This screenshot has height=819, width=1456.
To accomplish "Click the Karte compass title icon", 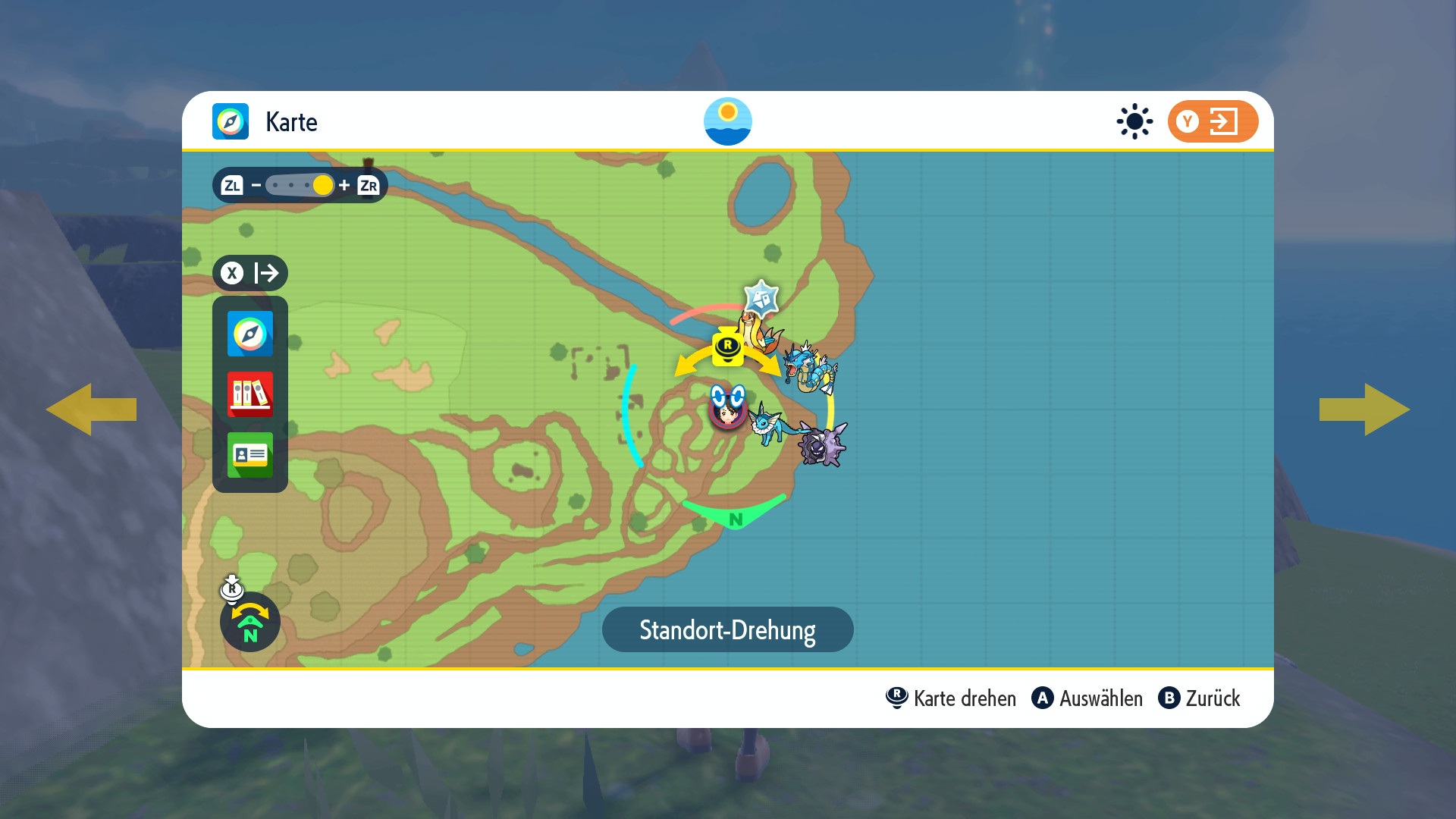I will 231,121.
